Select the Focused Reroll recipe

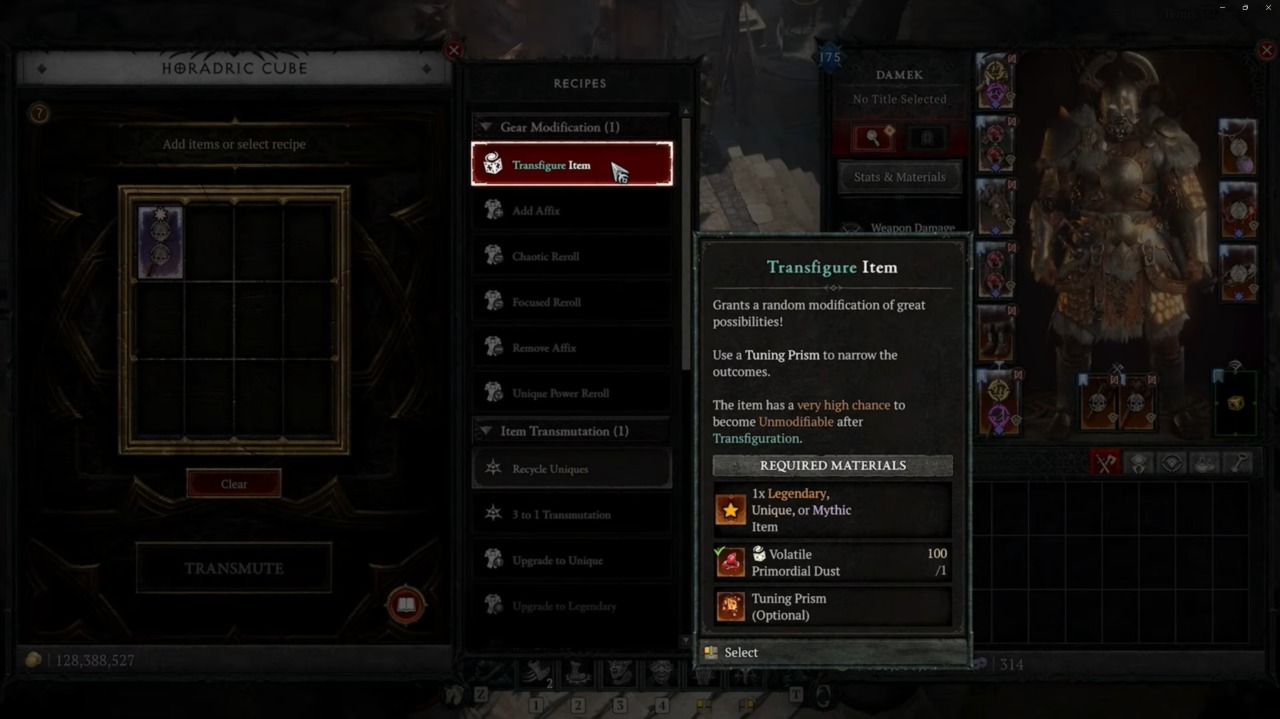click(571, 302)
